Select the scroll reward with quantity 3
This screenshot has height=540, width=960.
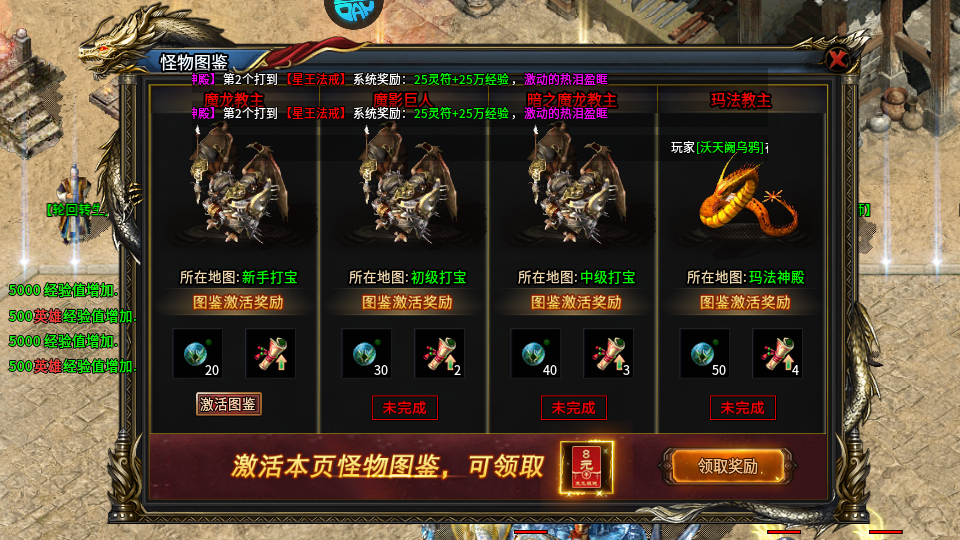[609, 354]
